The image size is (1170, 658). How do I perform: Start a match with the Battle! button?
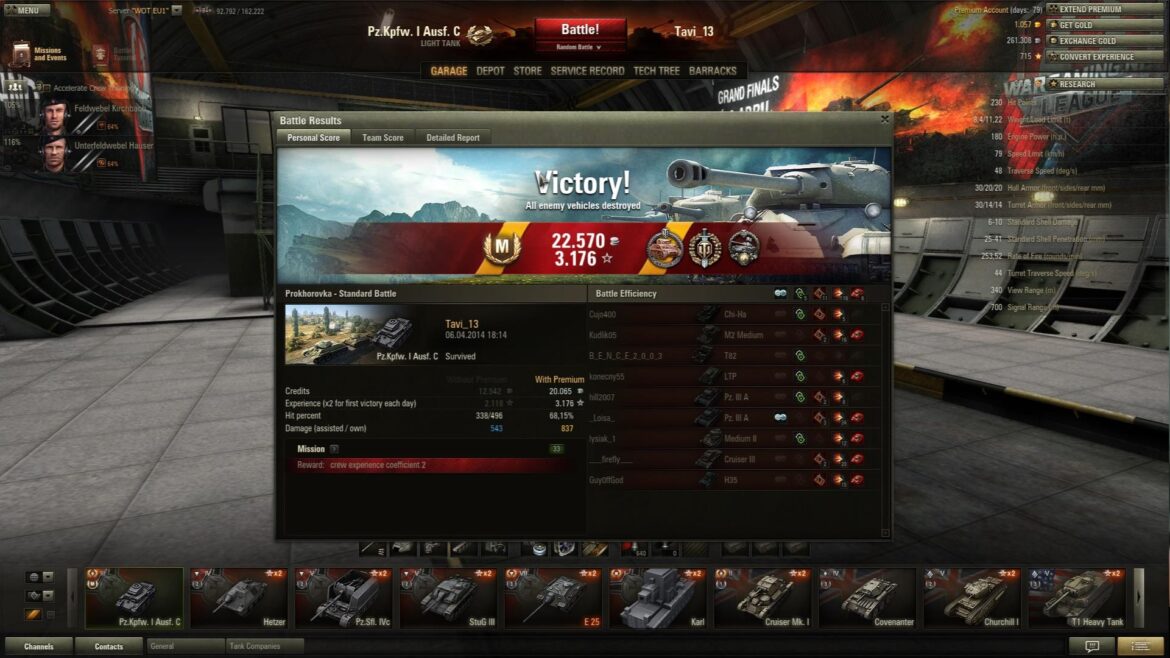coord(580,30)
